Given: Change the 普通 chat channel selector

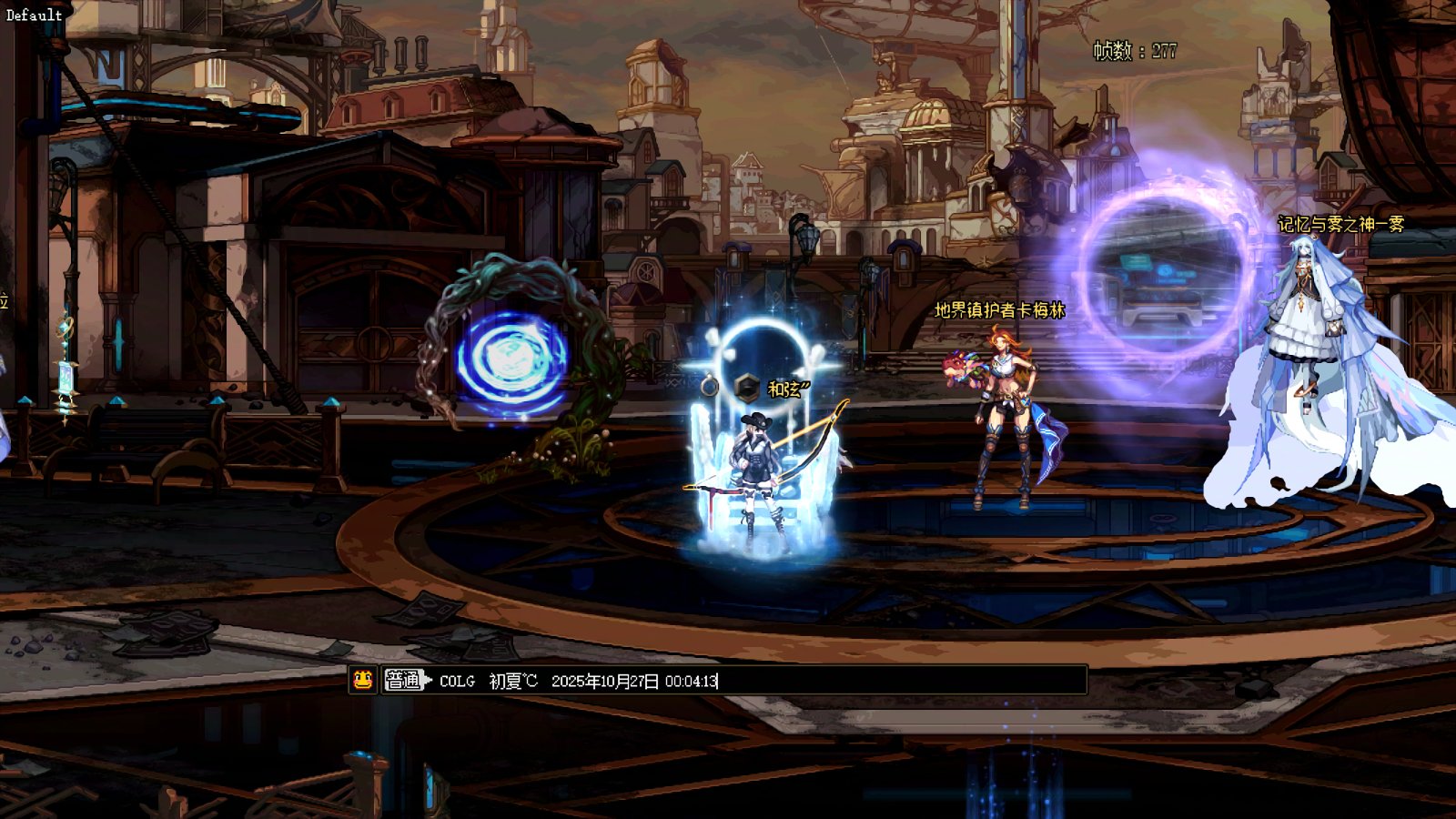Looking at the screenshot, I should (x=405, y=680).
